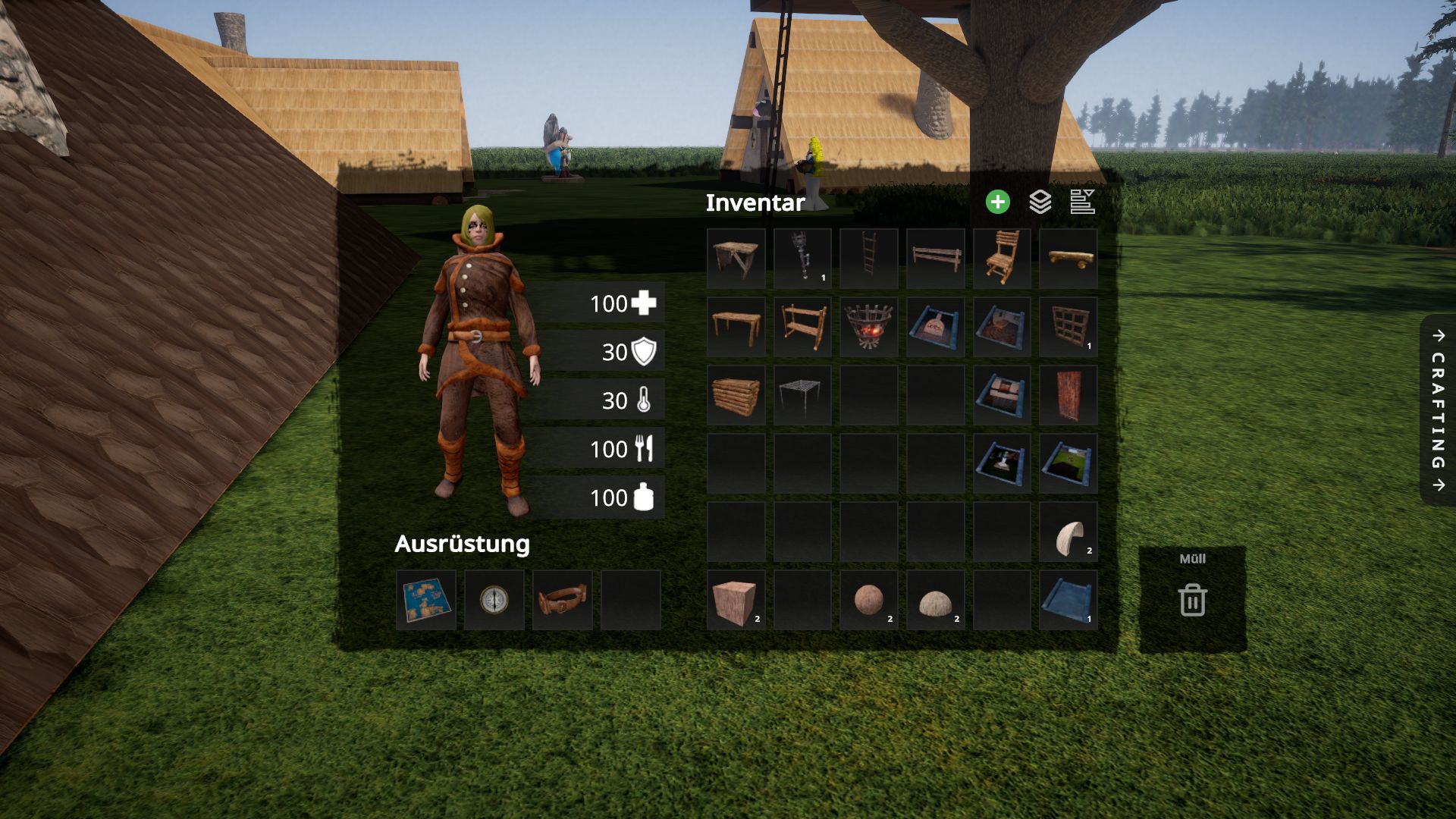Viewport: 1456px width, 819px height.
Task: Select the fire brazier basket item
Action: [869, 327]
